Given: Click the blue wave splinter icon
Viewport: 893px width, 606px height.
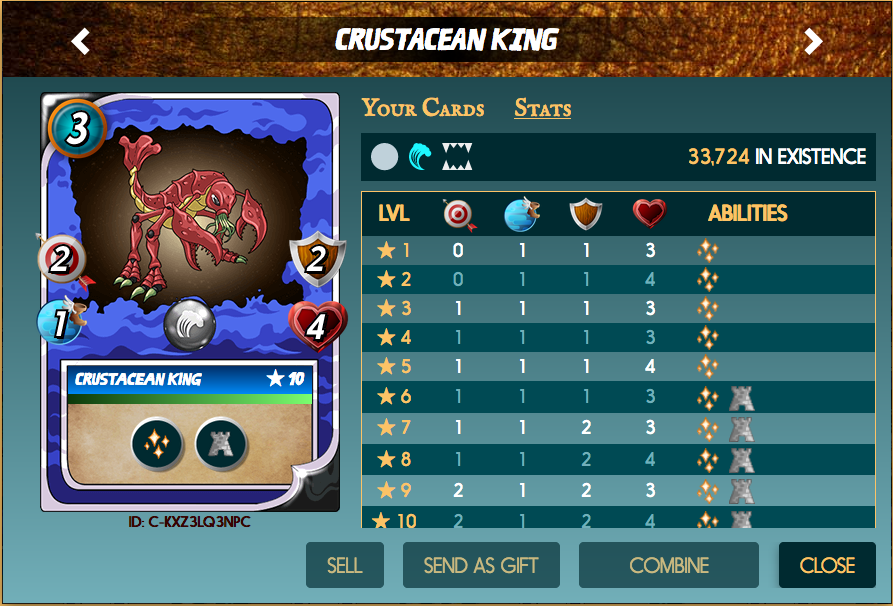Looking at the screenshot, I should pyautogui.click(x=420, y=157).
